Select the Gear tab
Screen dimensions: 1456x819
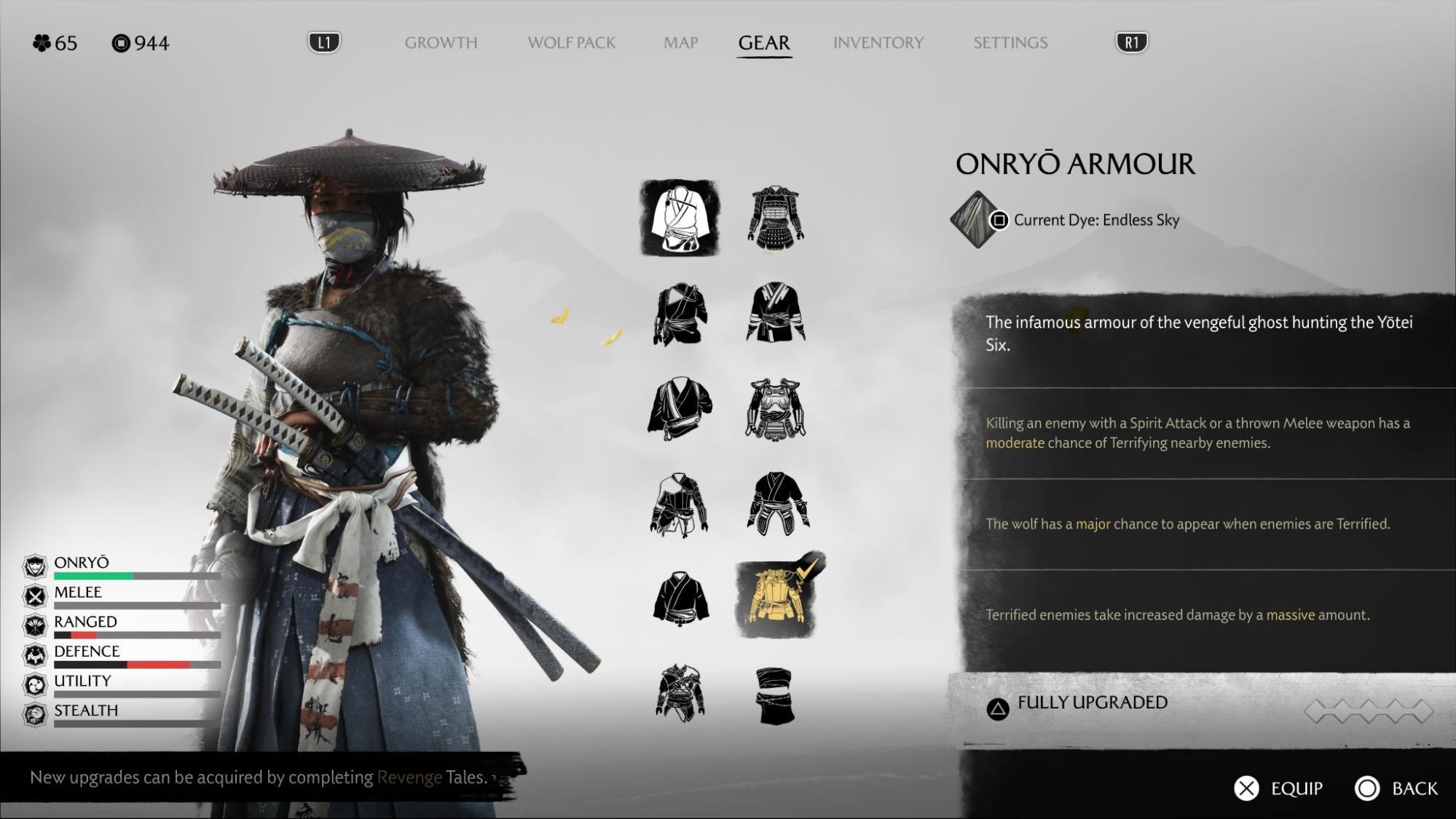[x=763, y=43]
